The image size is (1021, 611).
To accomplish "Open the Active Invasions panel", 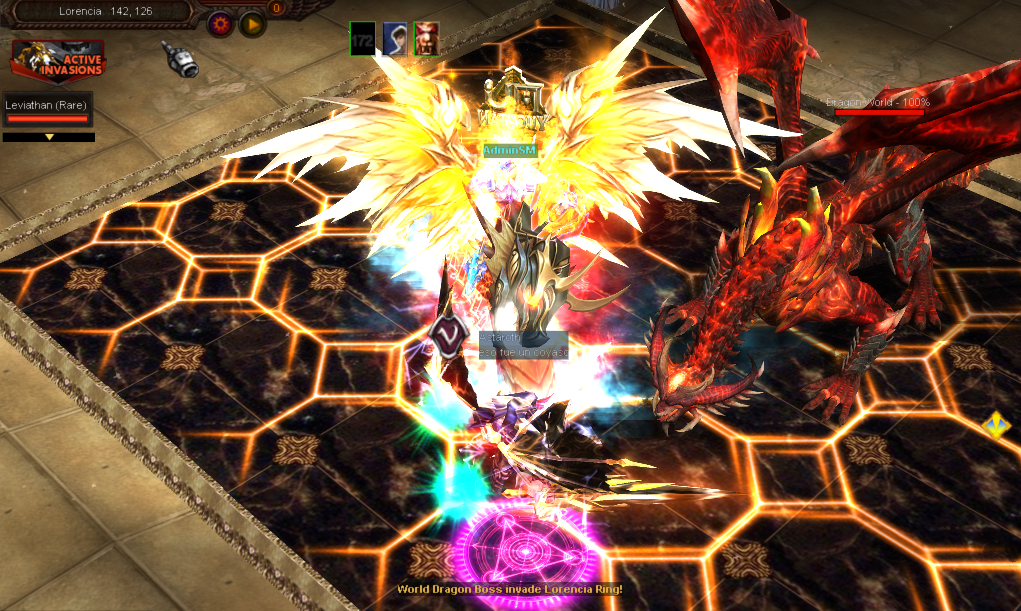I will 58,61.
